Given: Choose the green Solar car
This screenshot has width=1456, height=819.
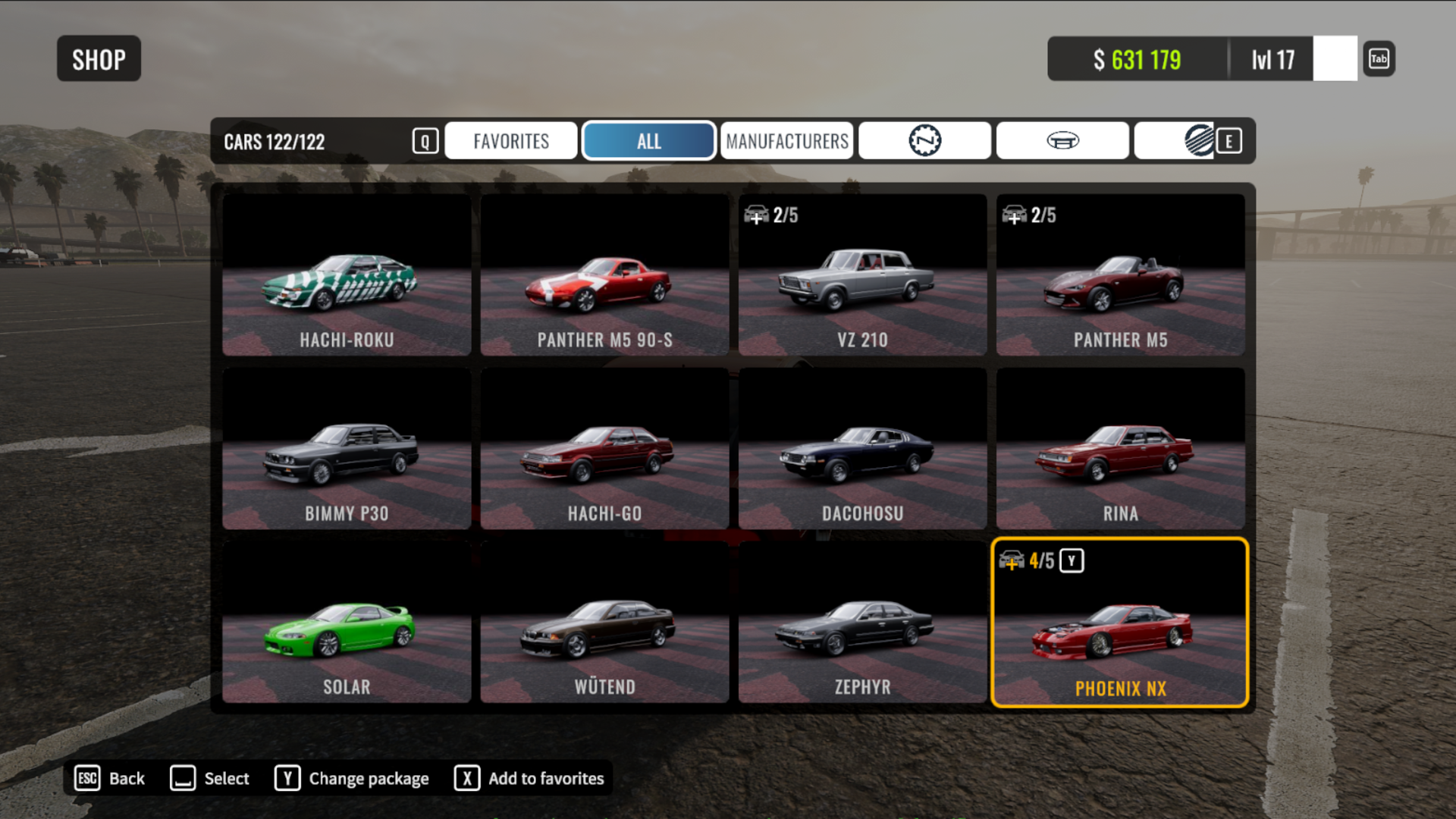Looking at the screenshot, I should (347, 623).
